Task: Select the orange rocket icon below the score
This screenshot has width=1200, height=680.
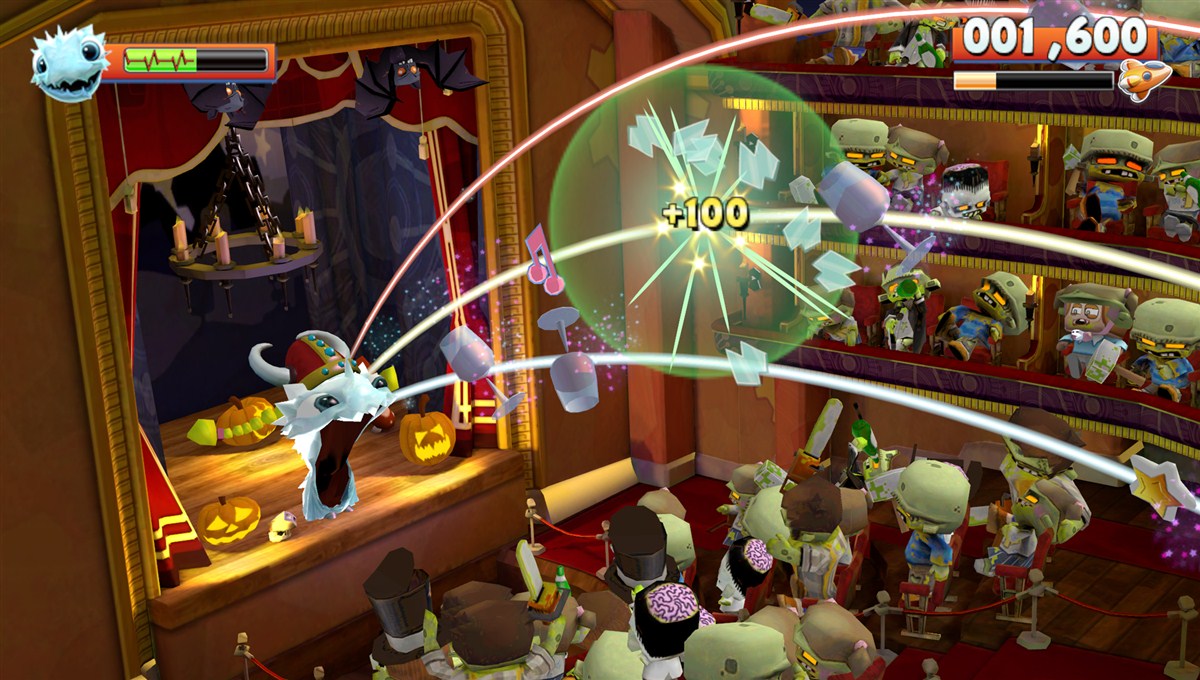Action: [1143, 79]
